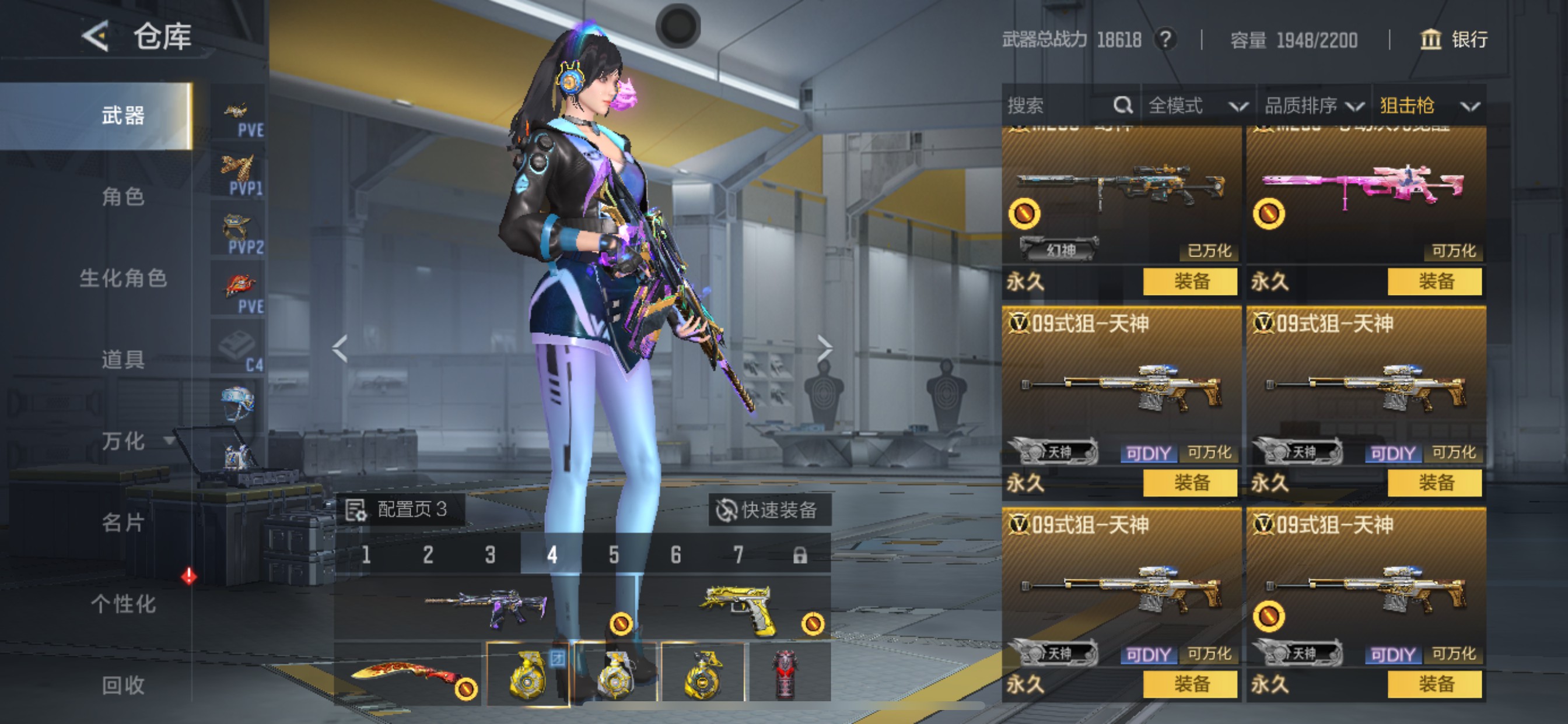Open 配置页 3 loadout settings
1568x724 pixels.
coord(400,509)
